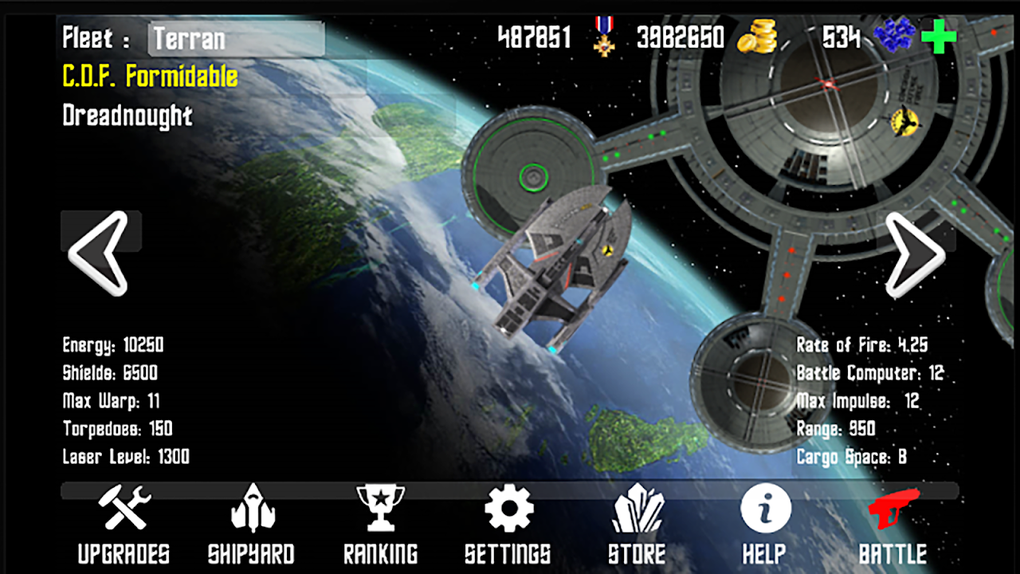Go to the Shipyard
This screenshot has width=1020, height=574.
pos(251,524)
